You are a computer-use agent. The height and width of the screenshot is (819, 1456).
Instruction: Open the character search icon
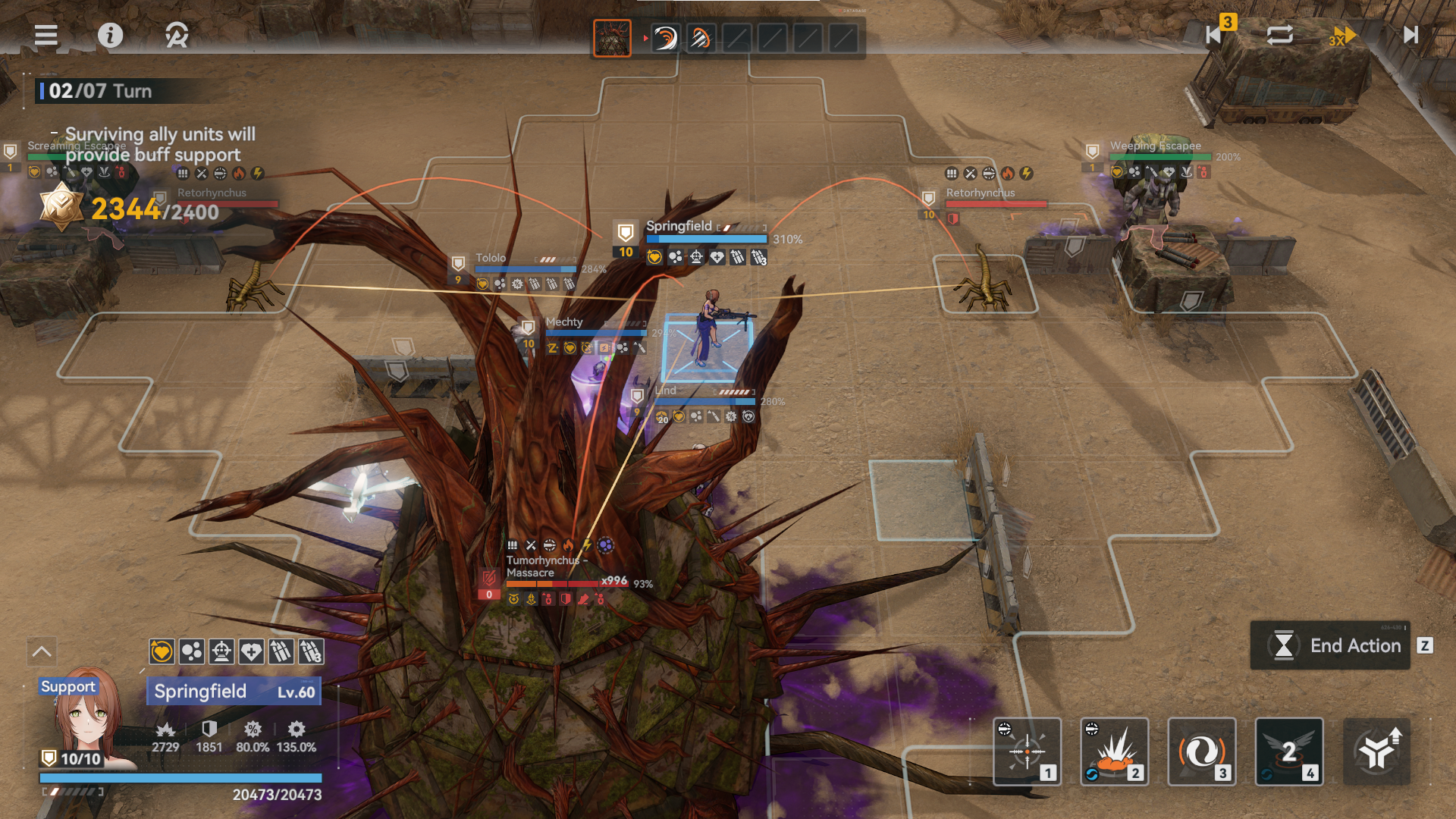coord(177,35)
